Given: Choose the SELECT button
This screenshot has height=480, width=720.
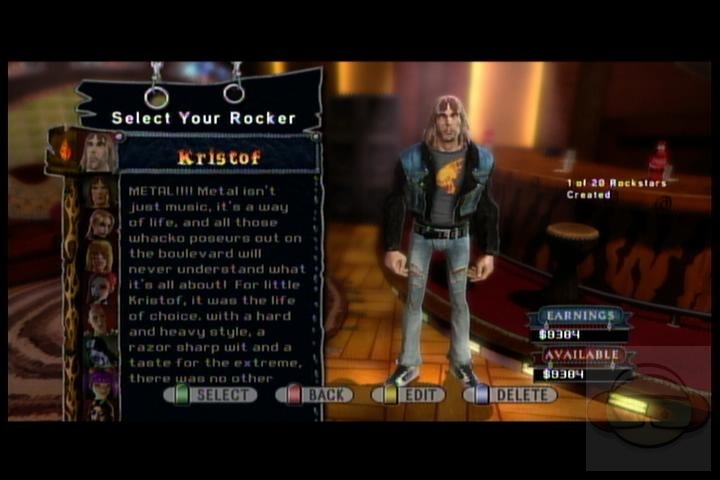Looking at the screenshot, I should (x=211, y=395).
